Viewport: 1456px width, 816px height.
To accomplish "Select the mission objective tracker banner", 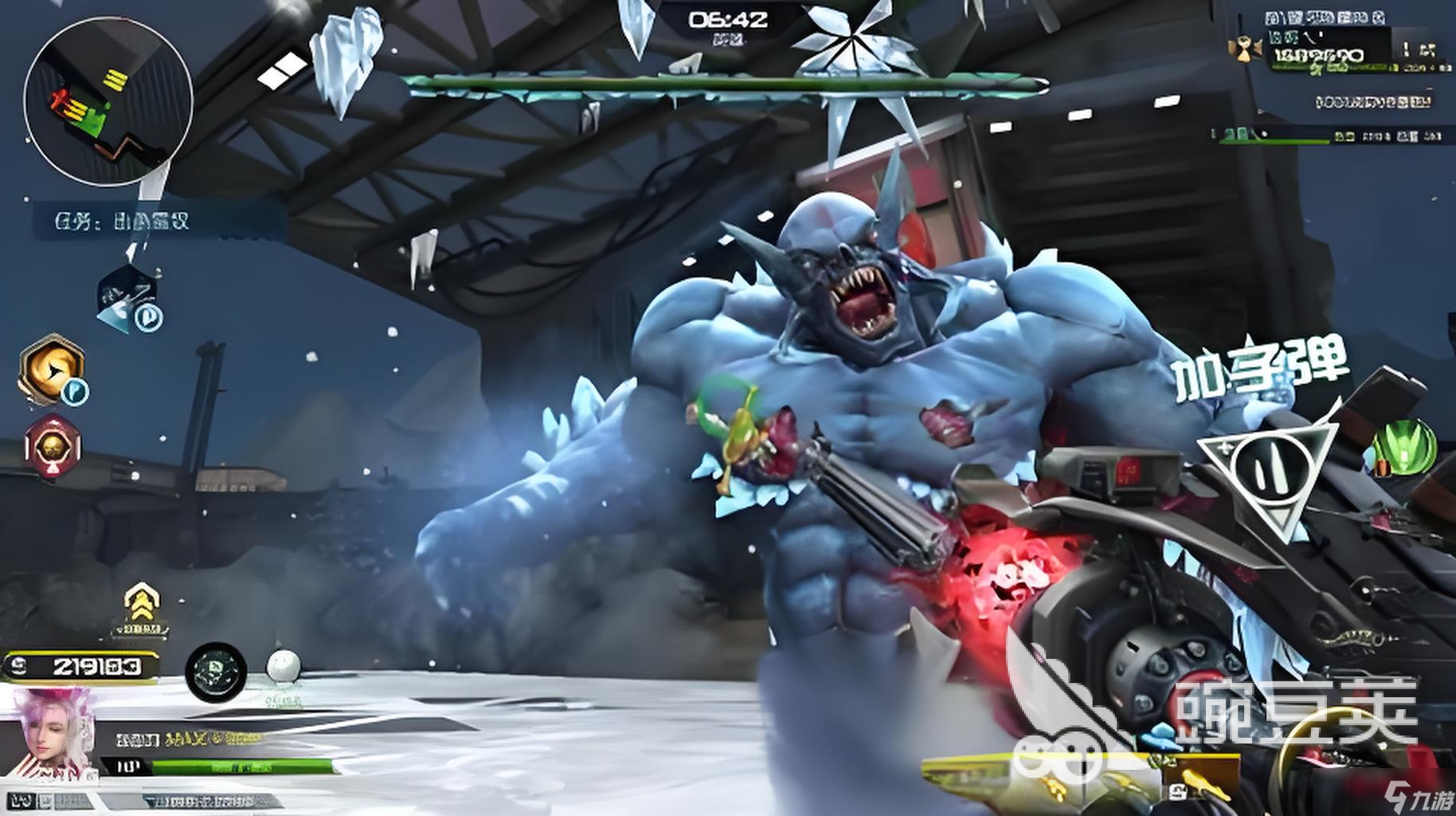I will (x=159, y=221).
